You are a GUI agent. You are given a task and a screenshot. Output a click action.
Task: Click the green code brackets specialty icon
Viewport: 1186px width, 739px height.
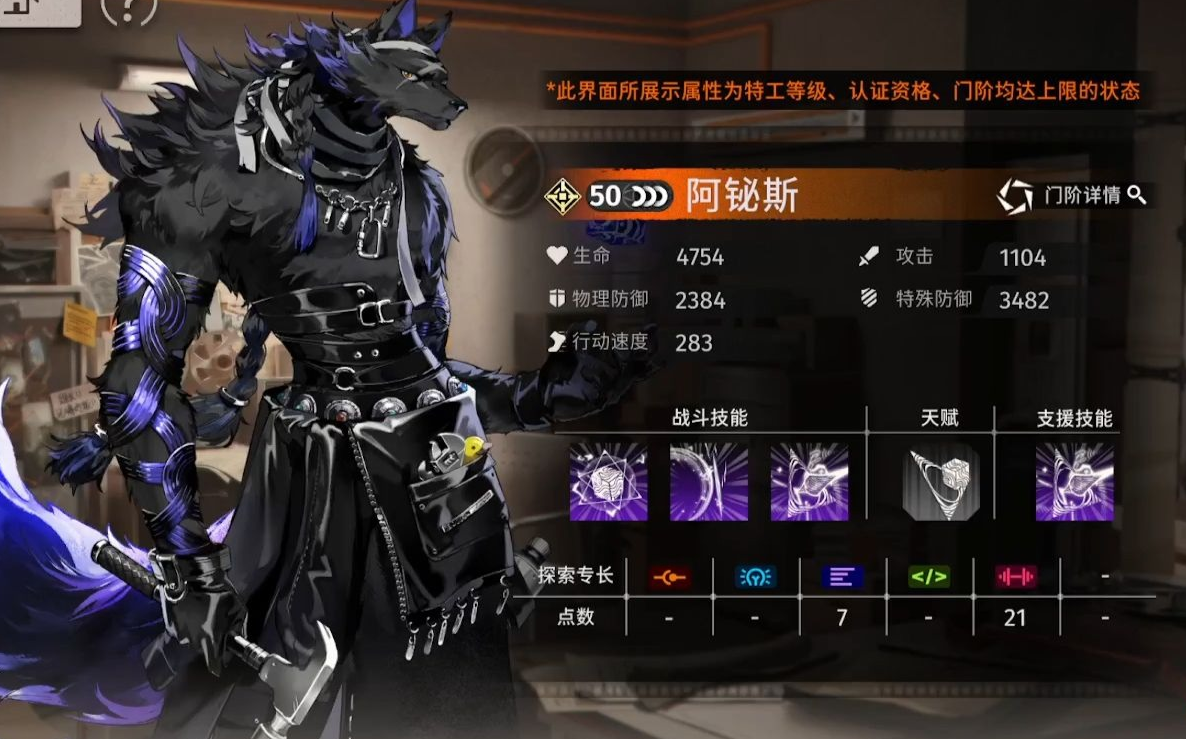[928, 576]
